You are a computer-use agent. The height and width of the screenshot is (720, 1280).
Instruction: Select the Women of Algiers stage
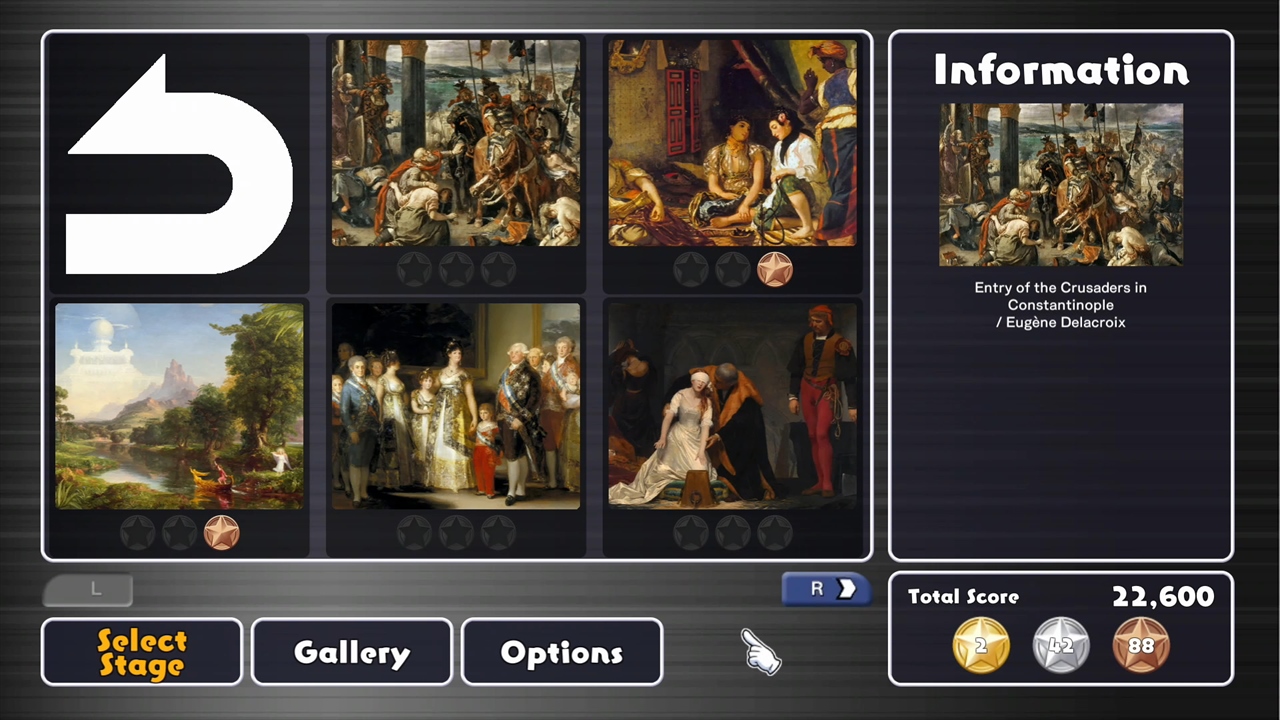733,142
